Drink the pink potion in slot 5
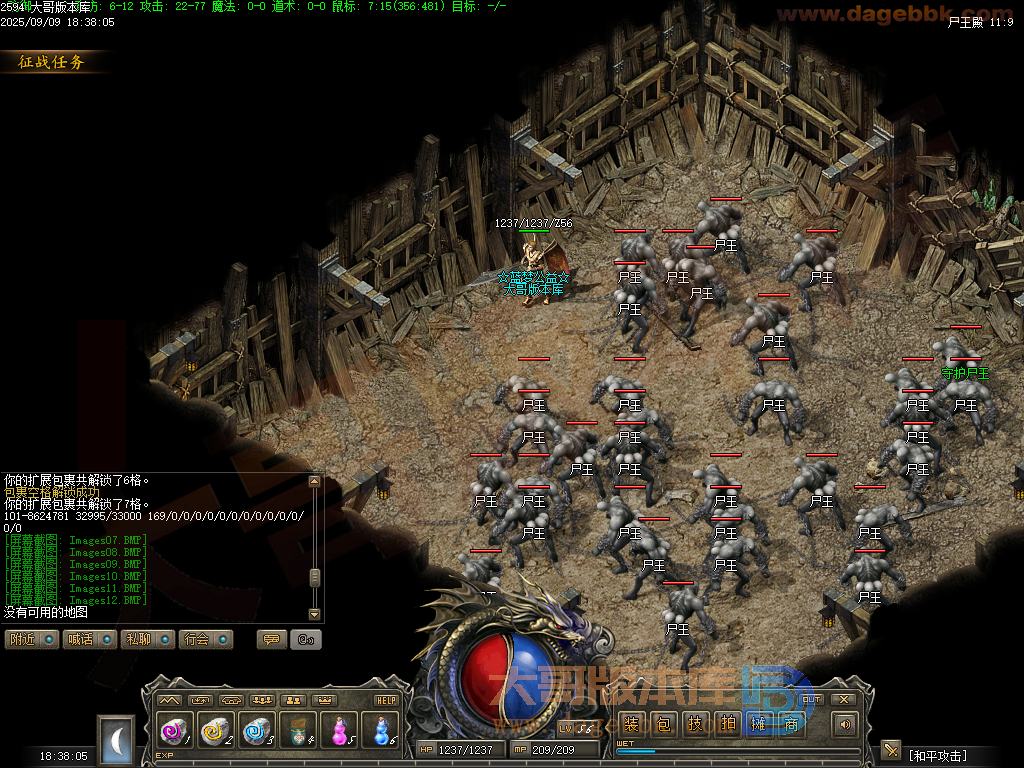This screenshot has height=768, width=1024. point(338,731)
